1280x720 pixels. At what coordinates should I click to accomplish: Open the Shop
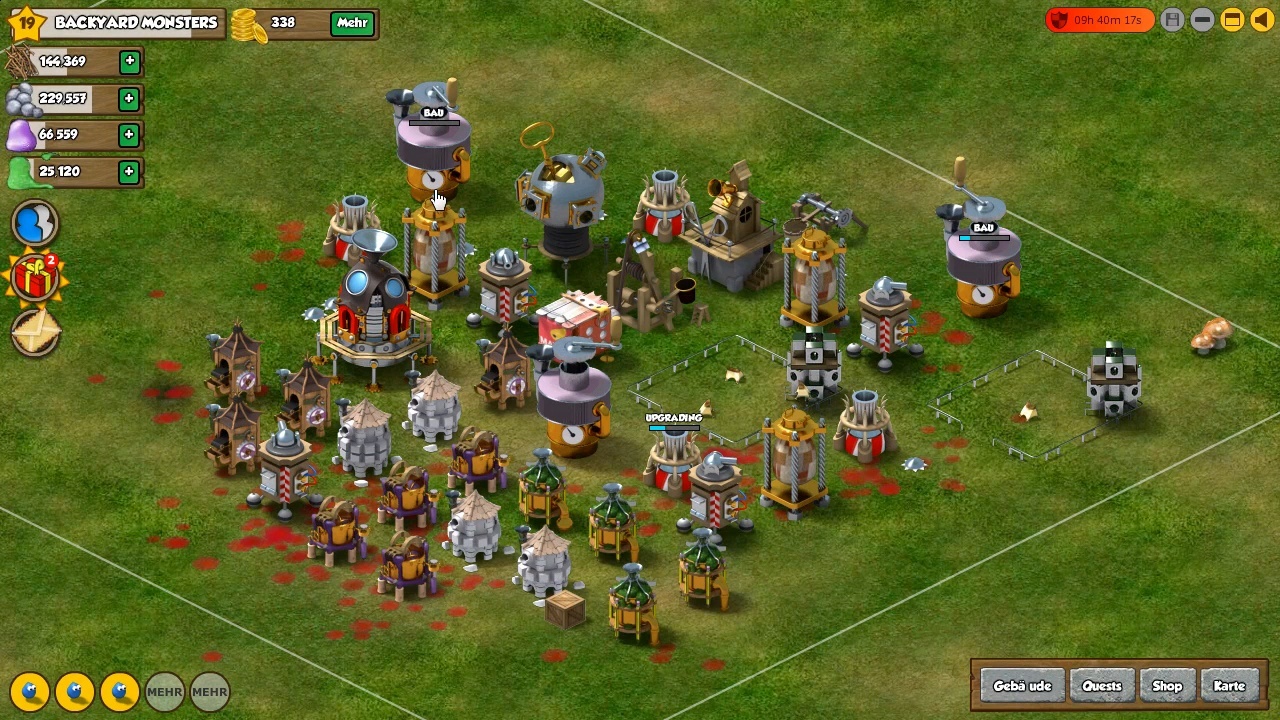coord(1167,686)
